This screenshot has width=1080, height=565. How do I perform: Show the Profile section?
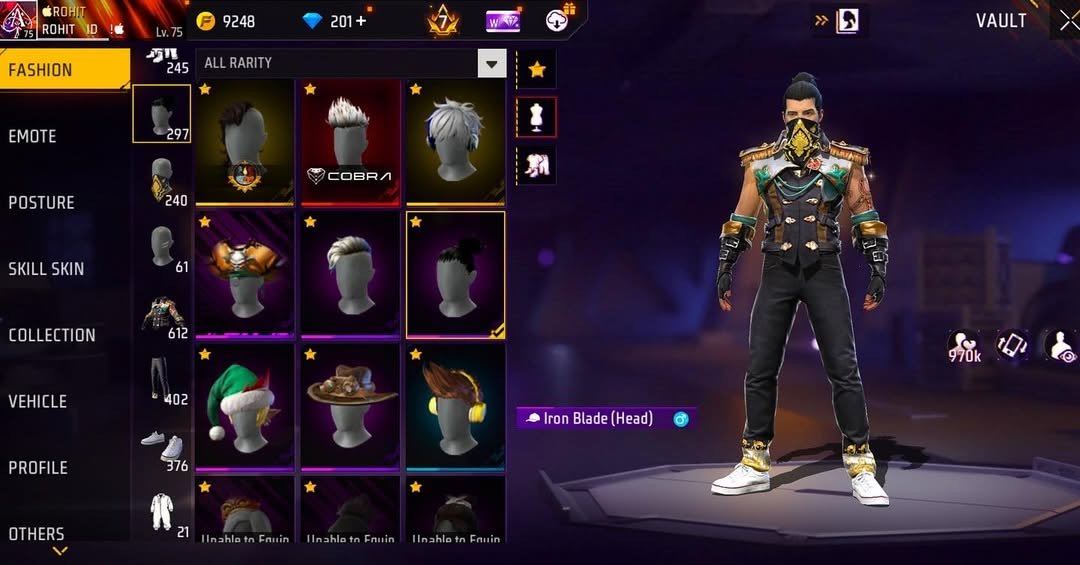pos(38,467)
